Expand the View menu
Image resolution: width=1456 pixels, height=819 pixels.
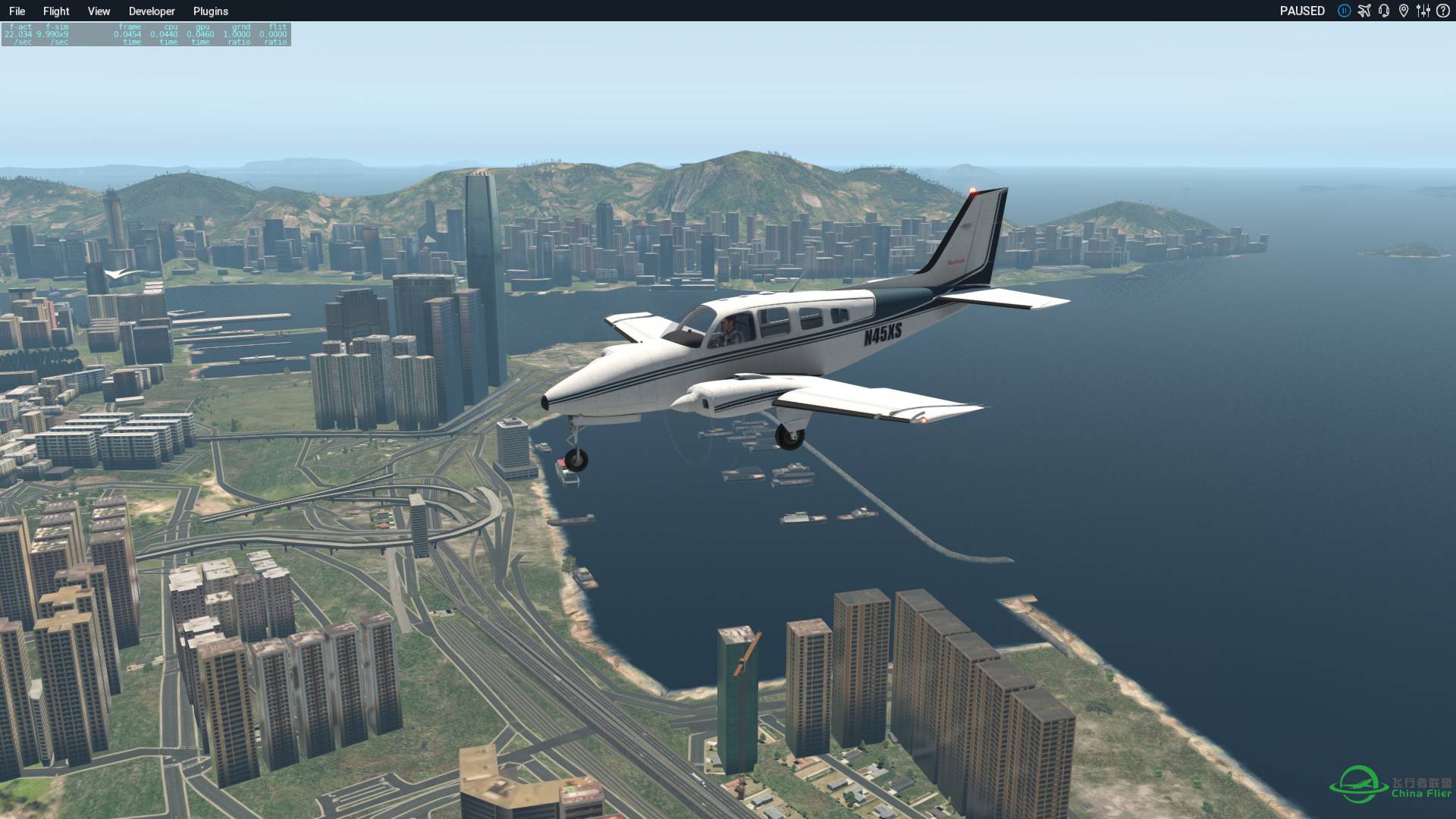(98, 11)
